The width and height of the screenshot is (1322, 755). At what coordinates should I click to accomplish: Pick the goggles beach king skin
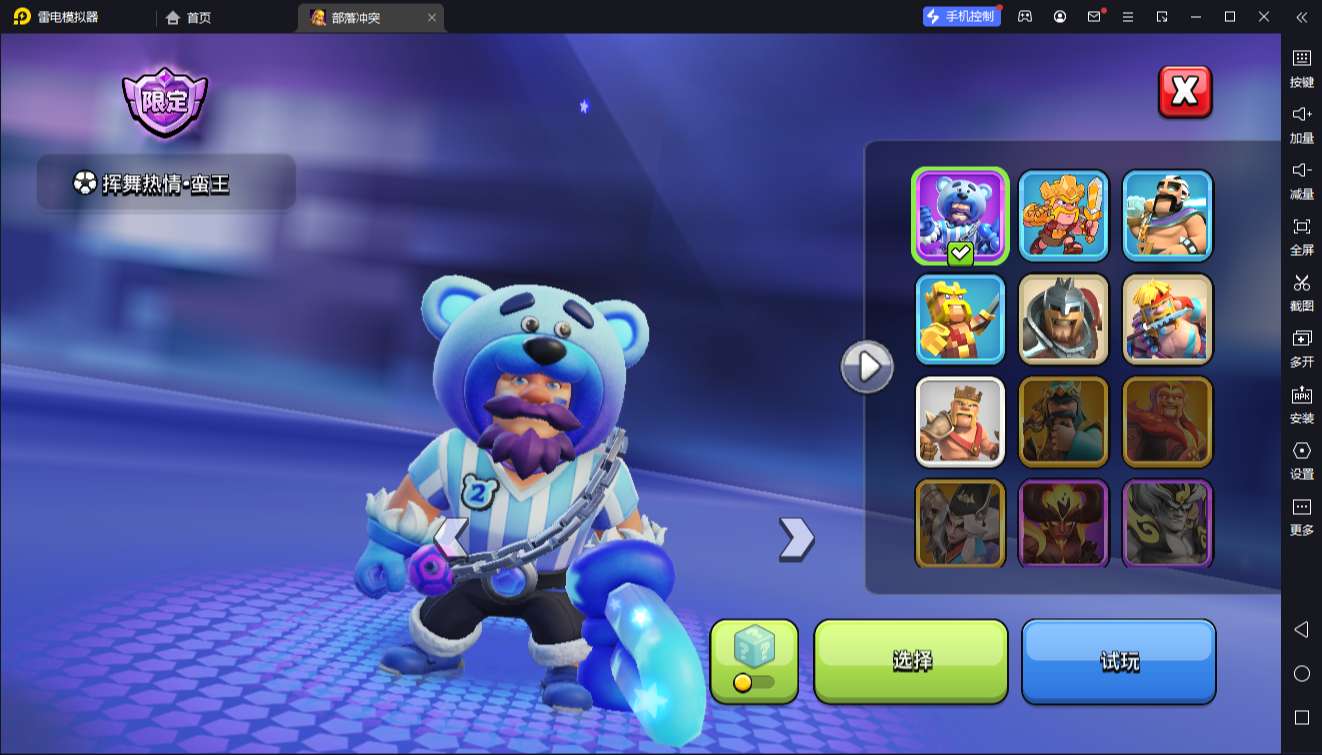click(x=1167, y=215)
